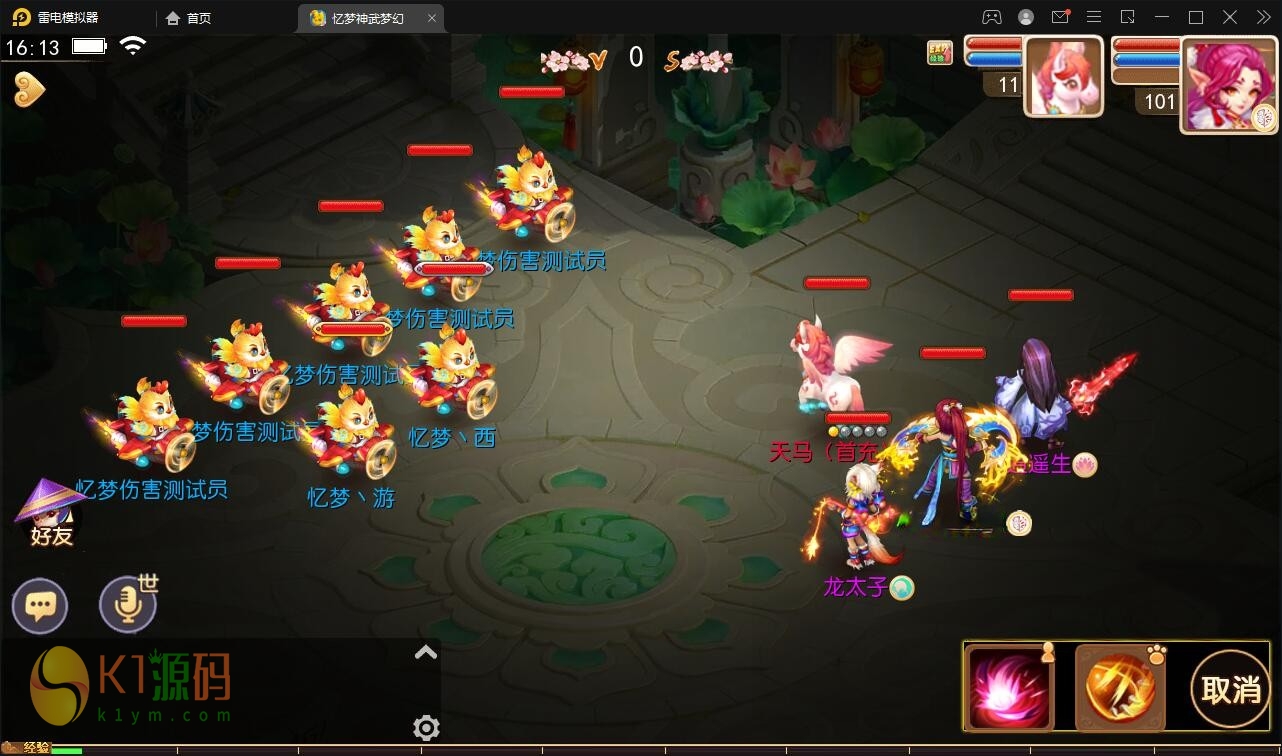This screenshot has height=756, width=1282.
Task: Open the chat bubble icon
Action: click(39, 604)
